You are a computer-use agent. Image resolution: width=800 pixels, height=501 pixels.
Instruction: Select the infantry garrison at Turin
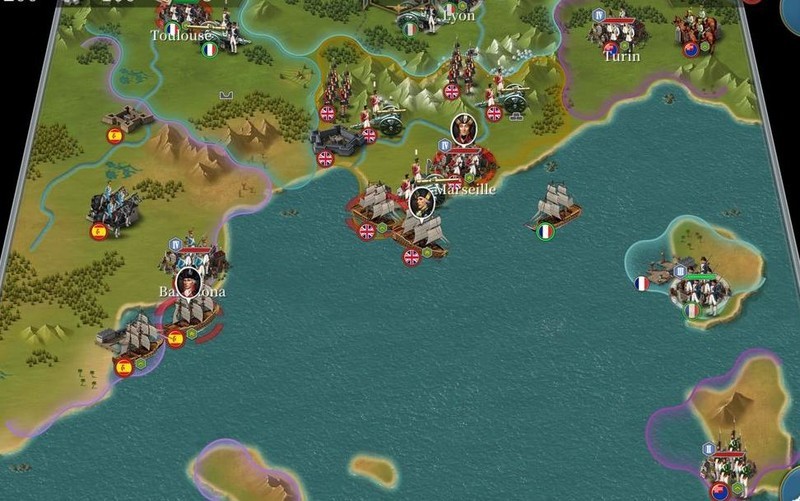pyautogui.click(x=616, y=31)
